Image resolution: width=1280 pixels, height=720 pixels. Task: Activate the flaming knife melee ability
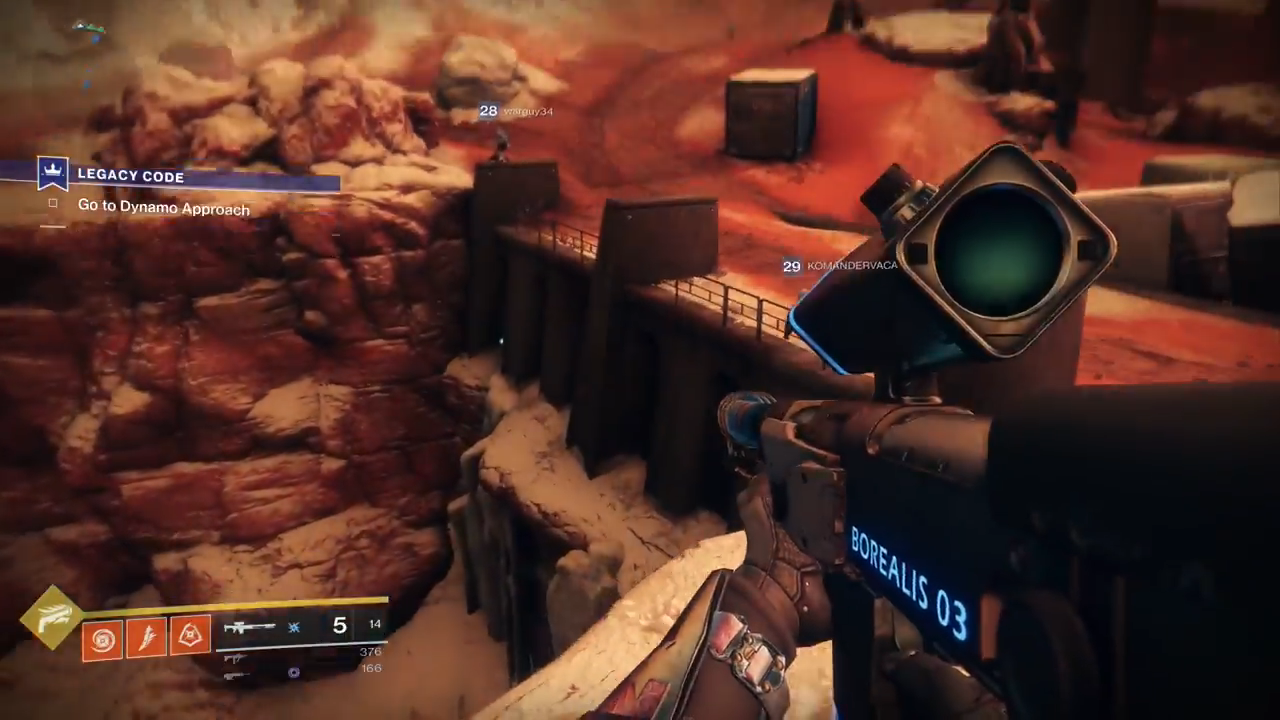point(146,638)
